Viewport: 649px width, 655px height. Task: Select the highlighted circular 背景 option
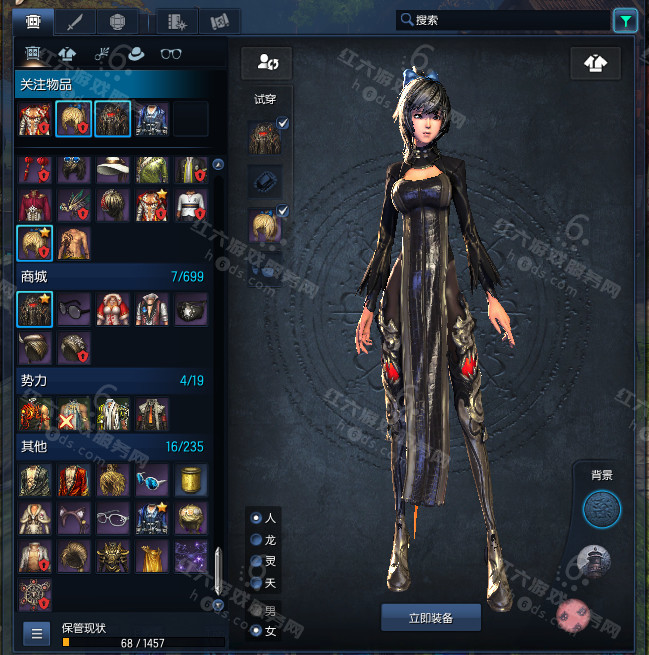(602, 510)
